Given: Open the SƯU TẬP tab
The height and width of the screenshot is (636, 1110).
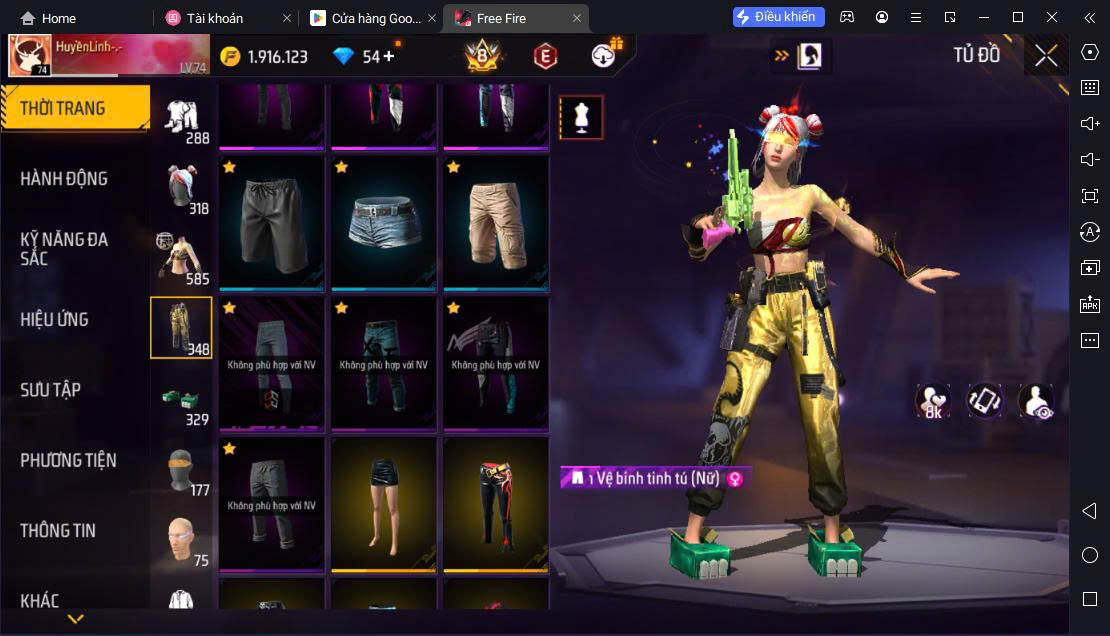Looking at the screenshot, I should [x=50, y=390].
